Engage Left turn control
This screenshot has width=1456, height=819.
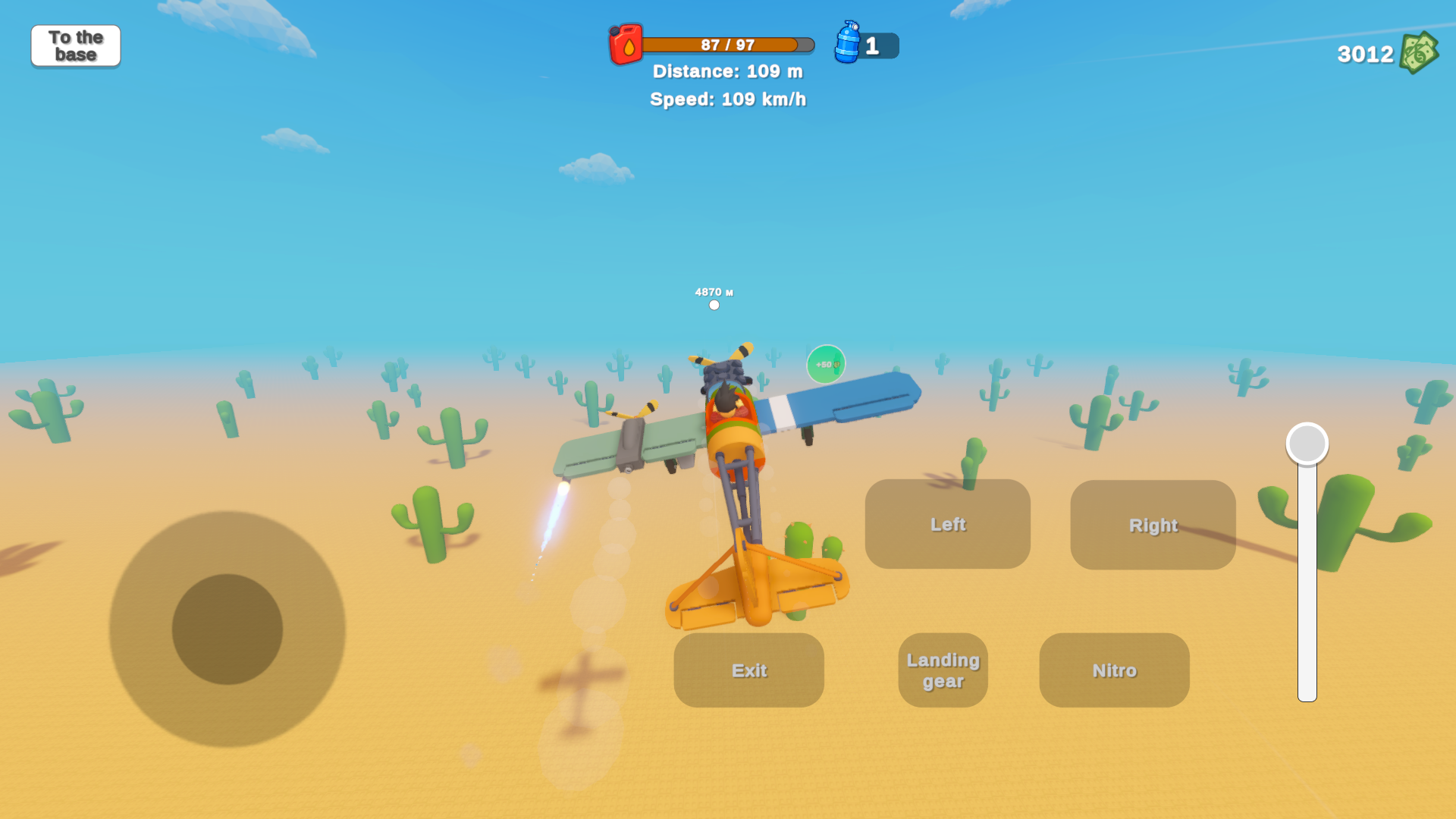tap(948, 524)
